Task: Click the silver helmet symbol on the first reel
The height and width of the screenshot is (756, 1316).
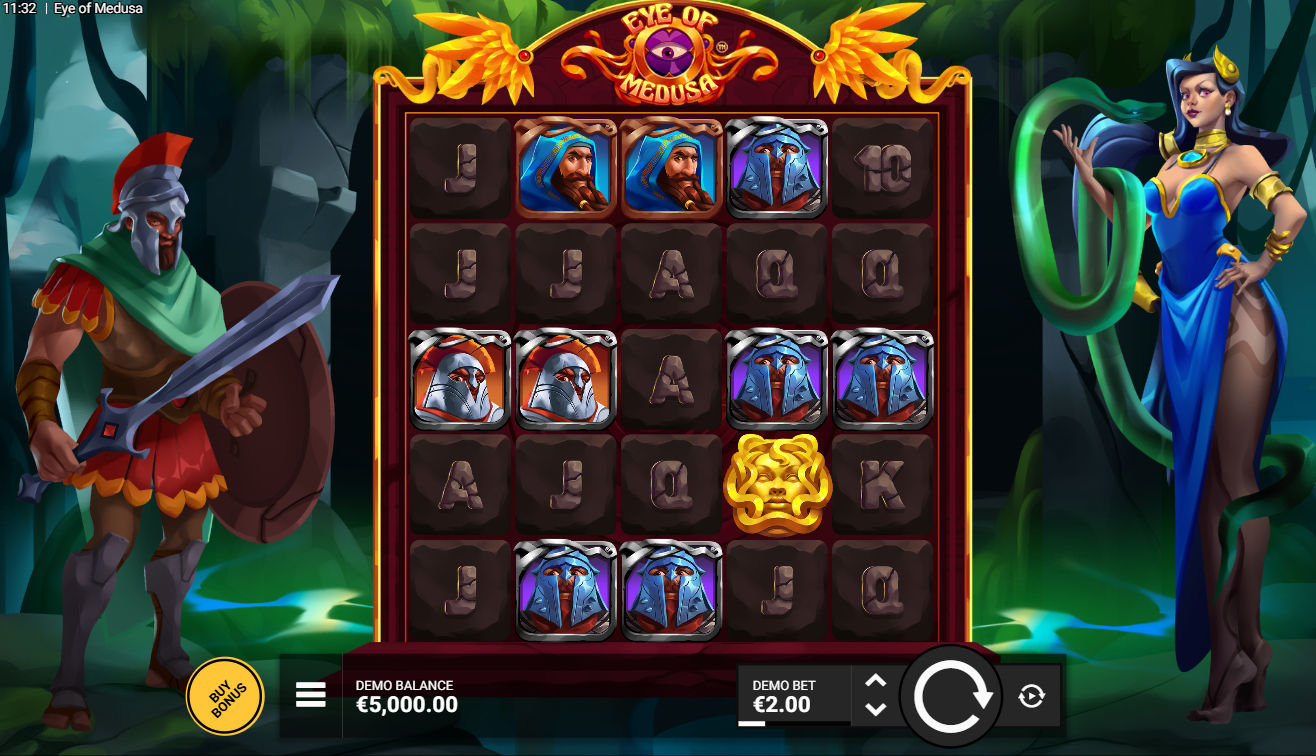Action: pos(460,378)
